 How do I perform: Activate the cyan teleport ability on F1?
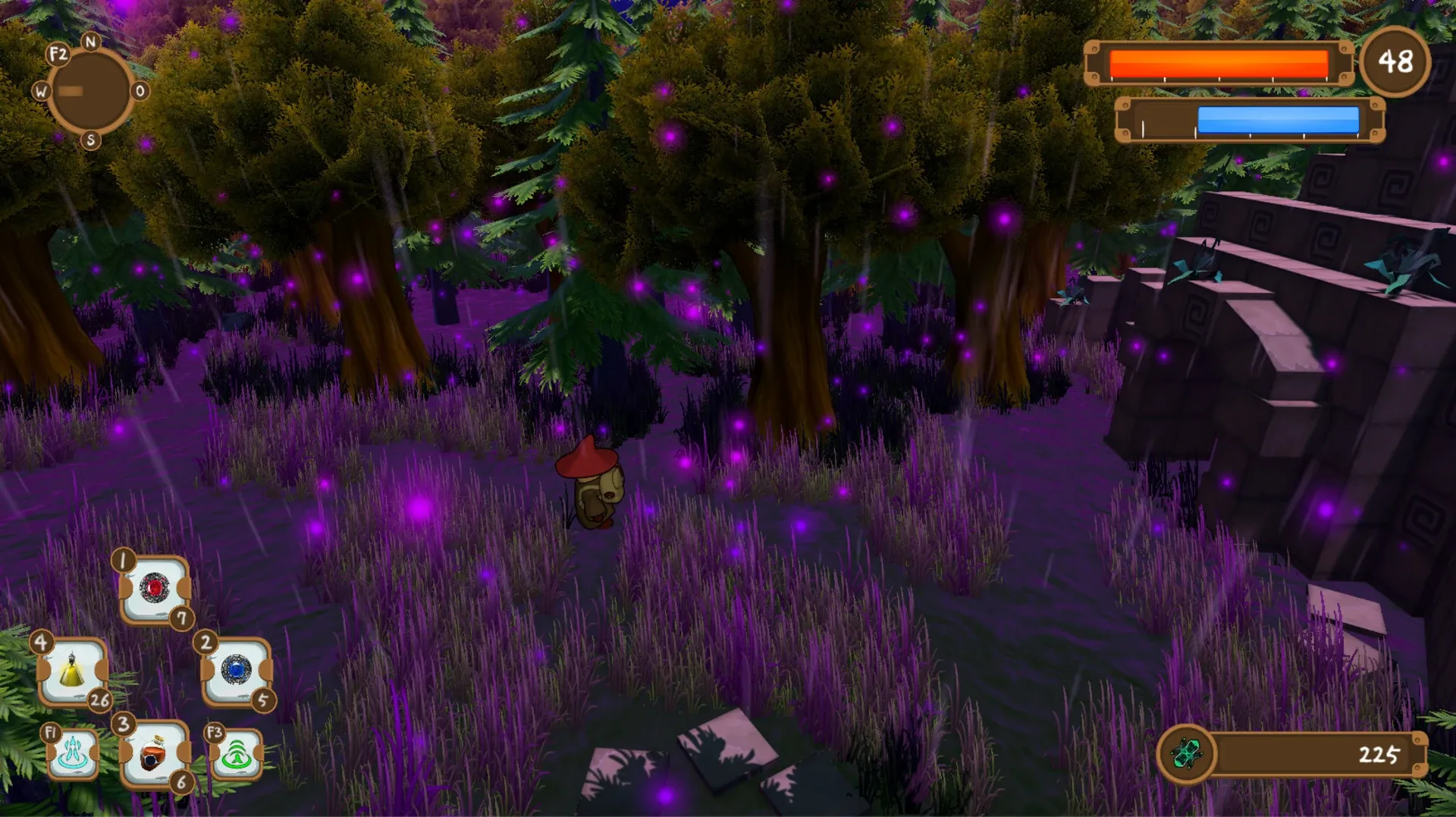click(x=72, y=755)
